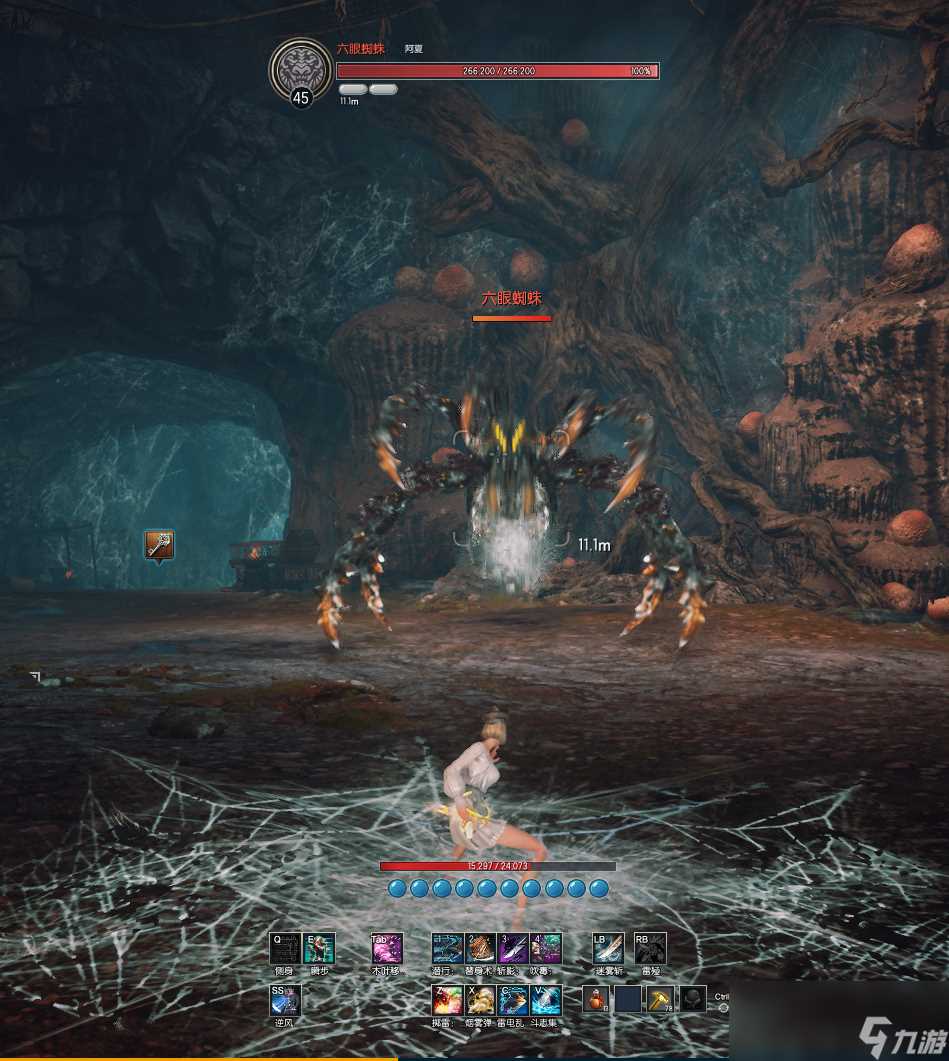
Task: Cast the 吹毒 poison skill
Action: (x=546, y=948)
